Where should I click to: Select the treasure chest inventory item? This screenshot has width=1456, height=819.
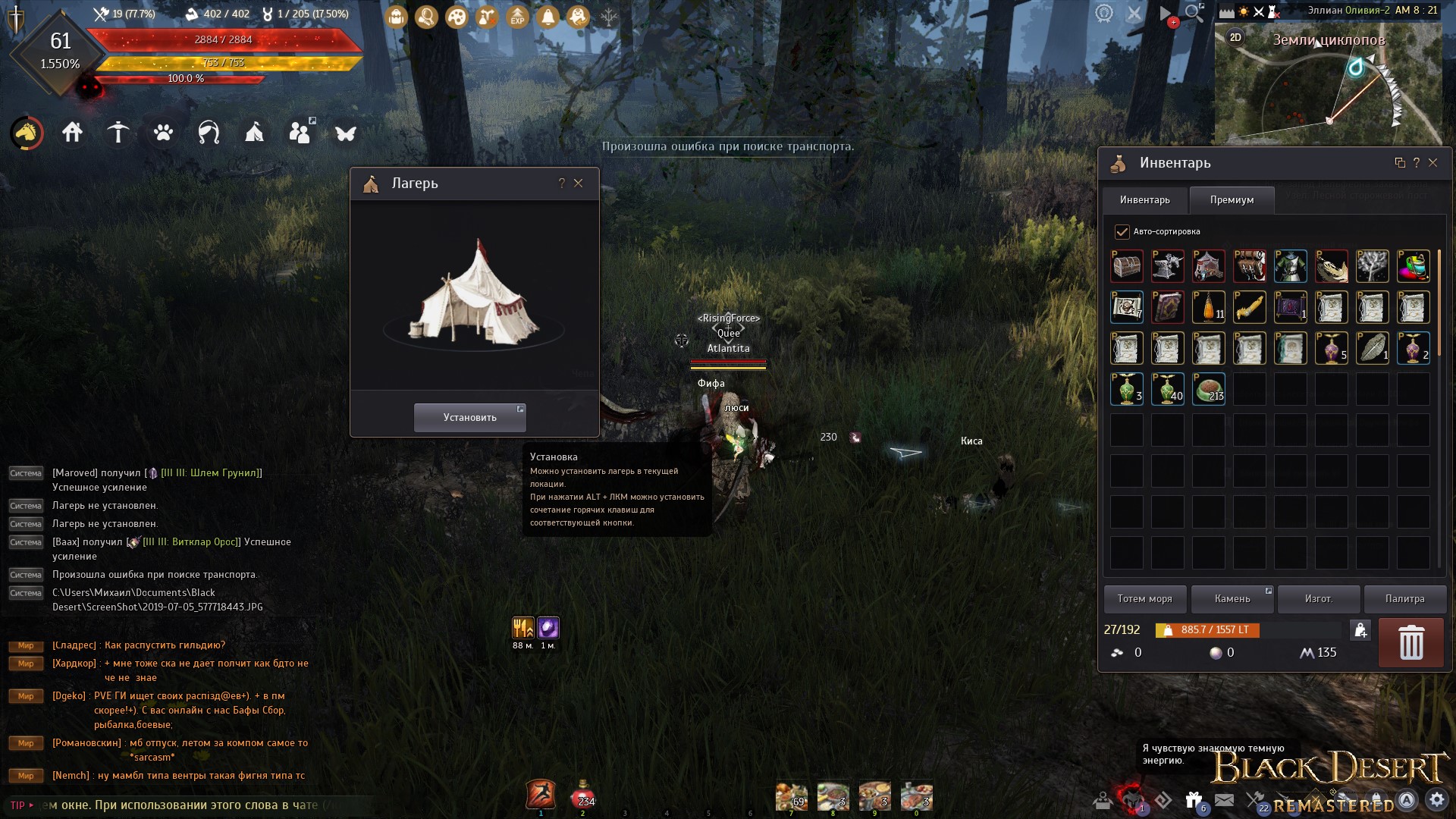tap(1127, 266)
